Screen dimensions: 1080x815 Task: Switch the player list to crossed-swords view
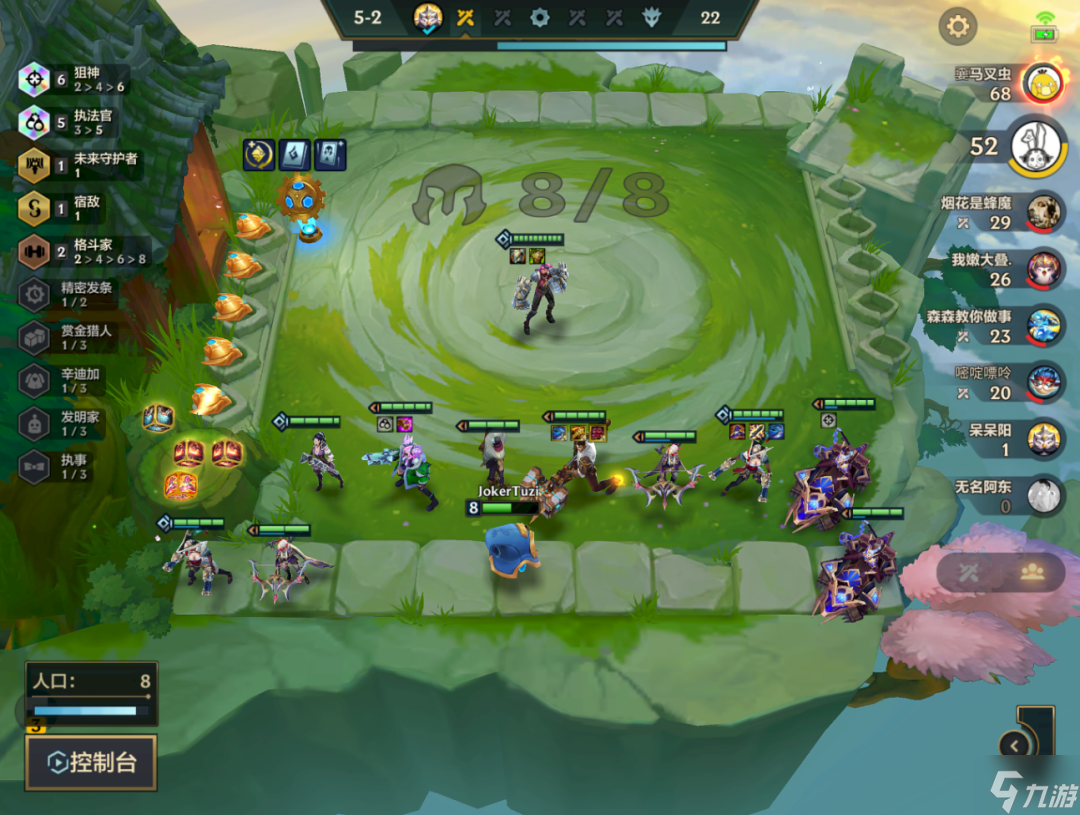click(x=968, y=572)
